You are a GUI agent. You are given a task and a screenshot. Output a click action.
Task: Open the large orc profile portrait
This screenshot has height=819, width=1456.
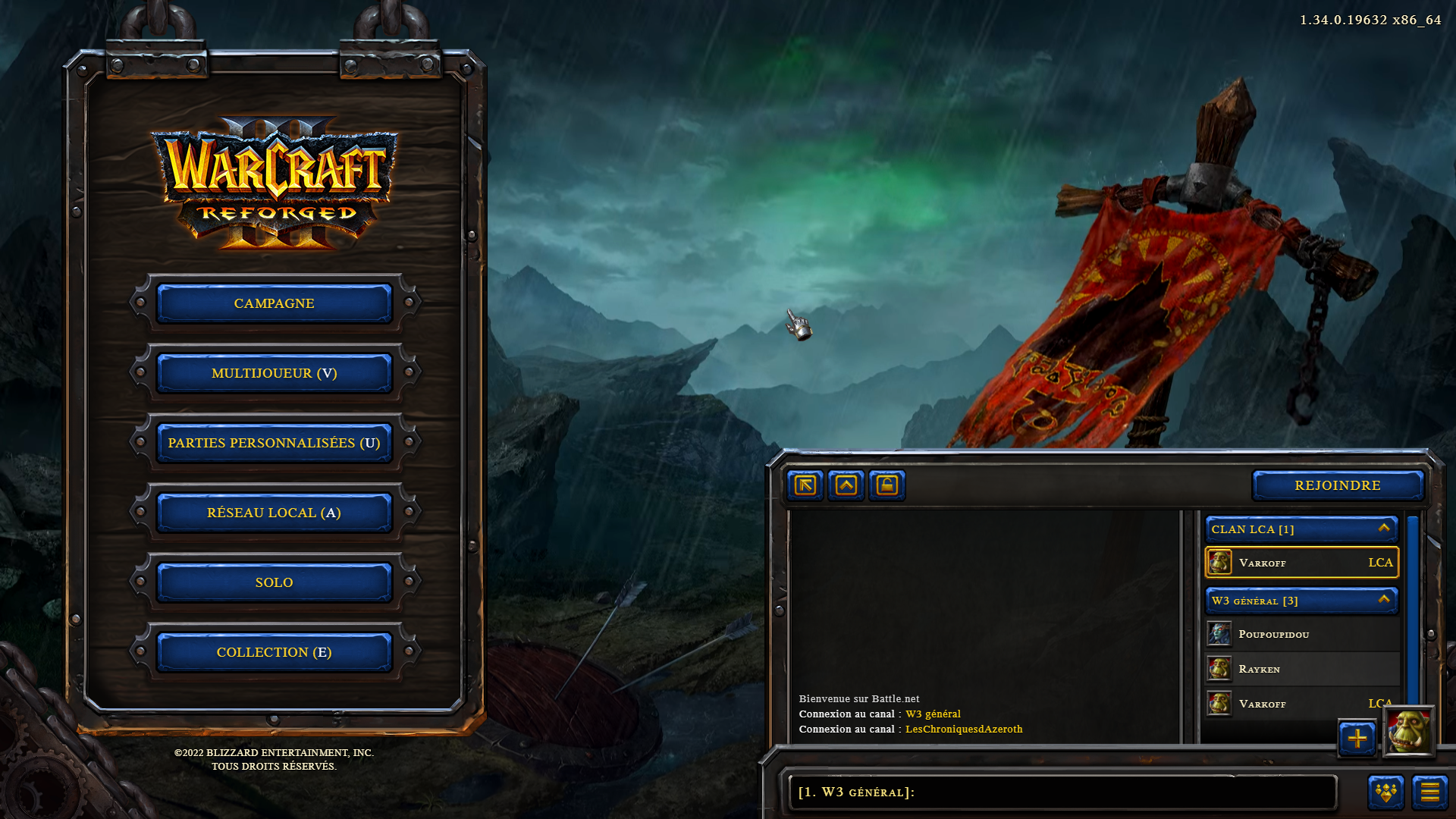click(1408, 732)
